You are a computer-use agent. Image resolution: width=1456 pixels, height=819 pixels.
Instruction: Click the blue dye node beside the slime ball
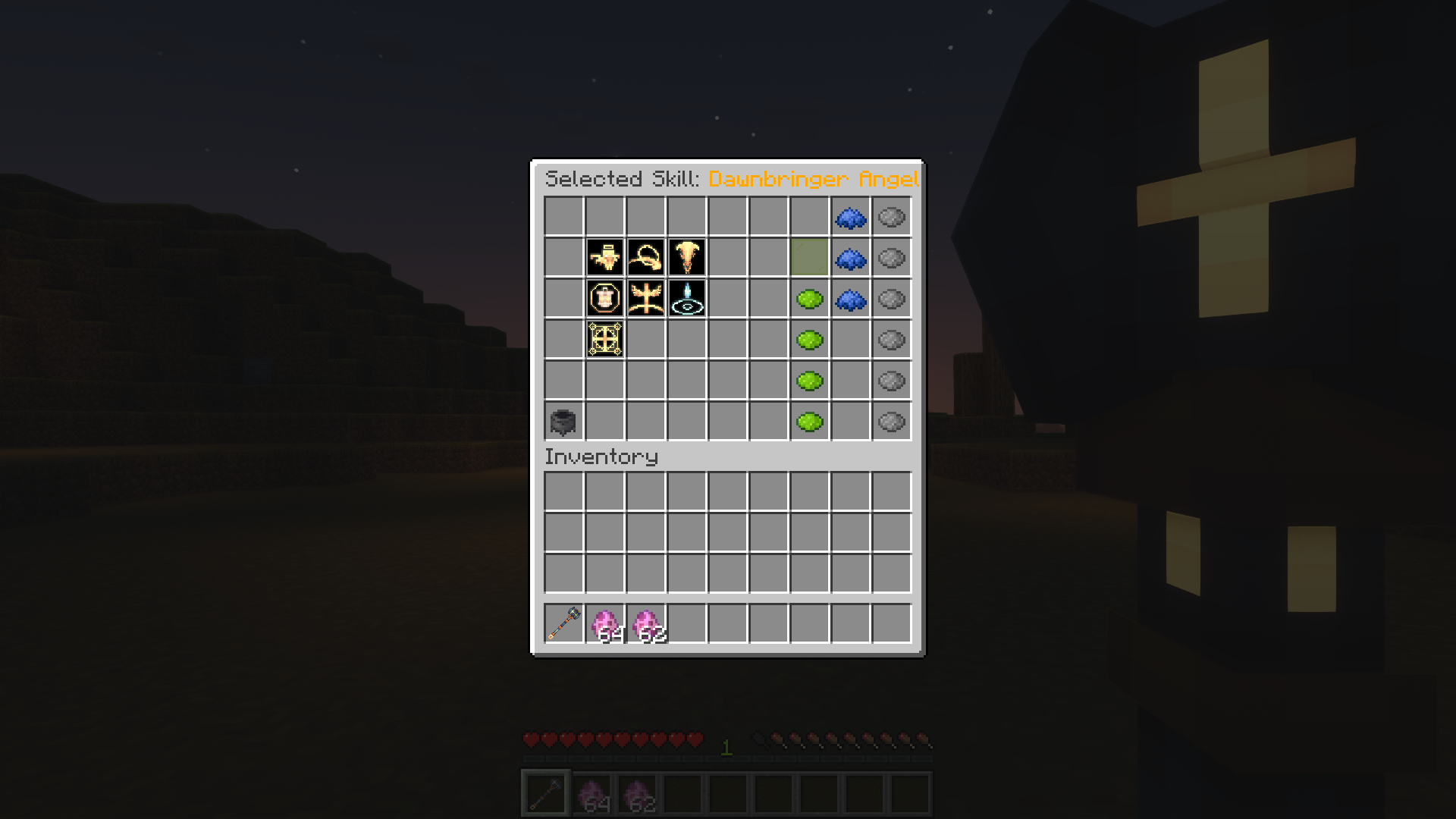[851, 299]
